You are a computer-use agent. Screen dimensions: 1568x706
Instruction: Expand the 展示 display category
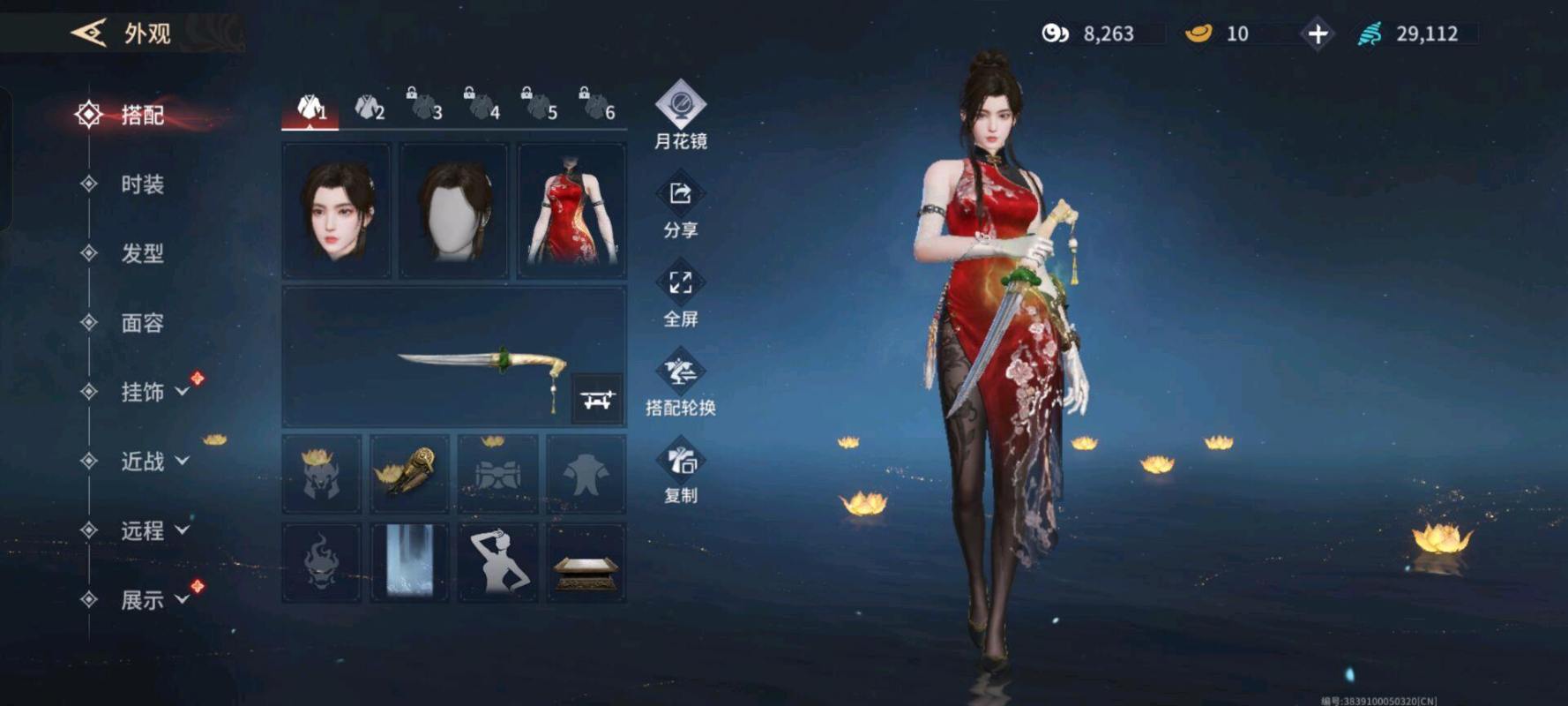pos(153,600)
